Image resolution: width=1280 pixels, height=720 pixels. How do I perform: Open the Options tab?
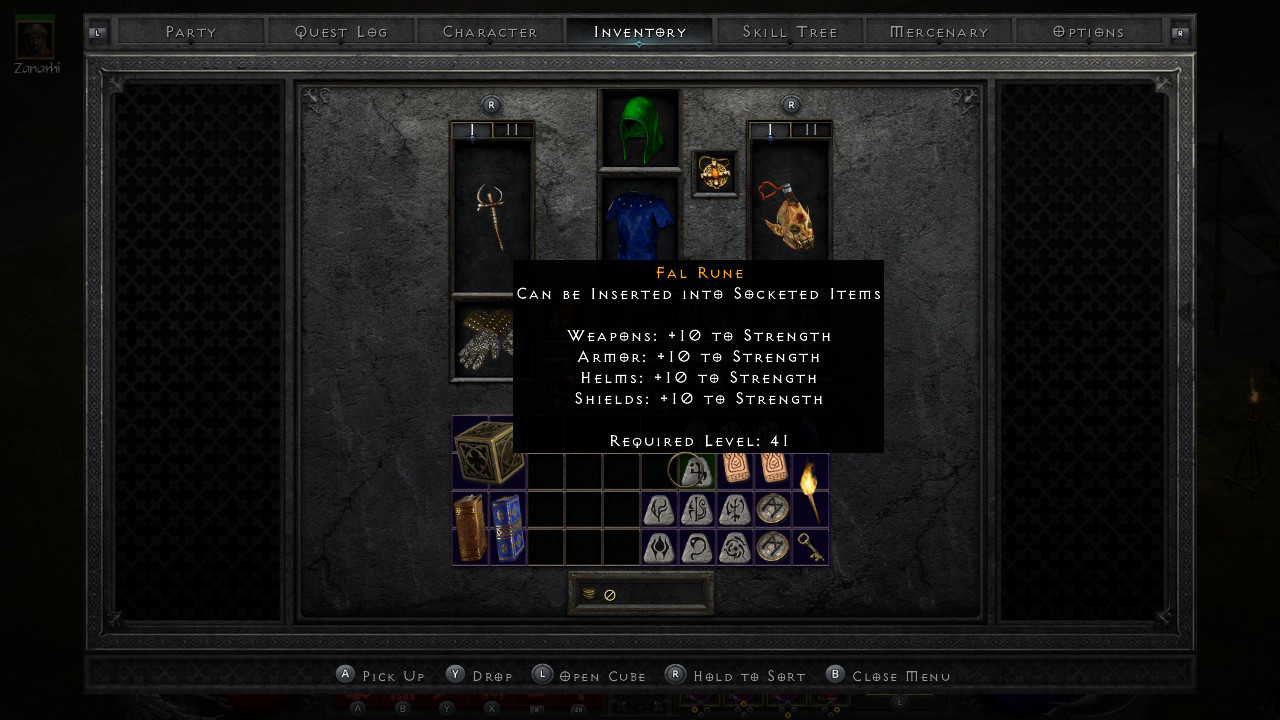1089,32
